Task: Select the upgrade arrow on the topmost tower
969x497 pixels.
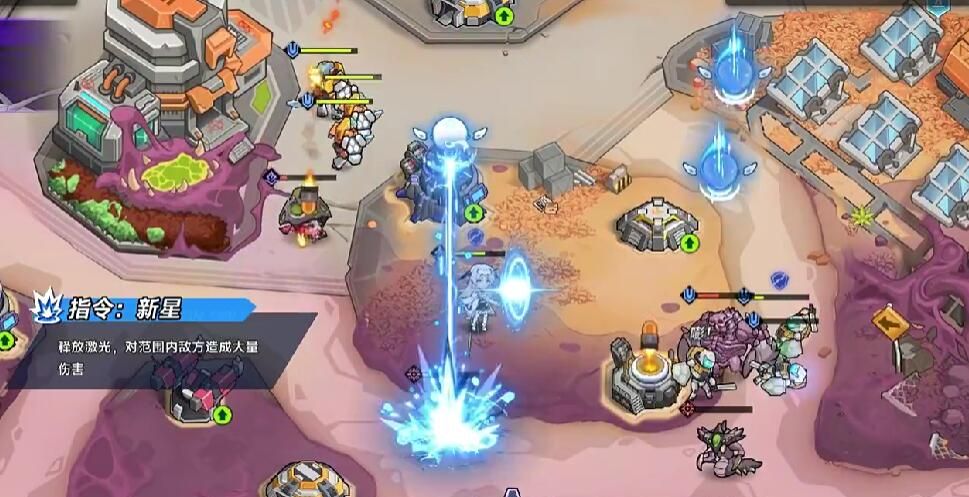Action: point(504,16)
